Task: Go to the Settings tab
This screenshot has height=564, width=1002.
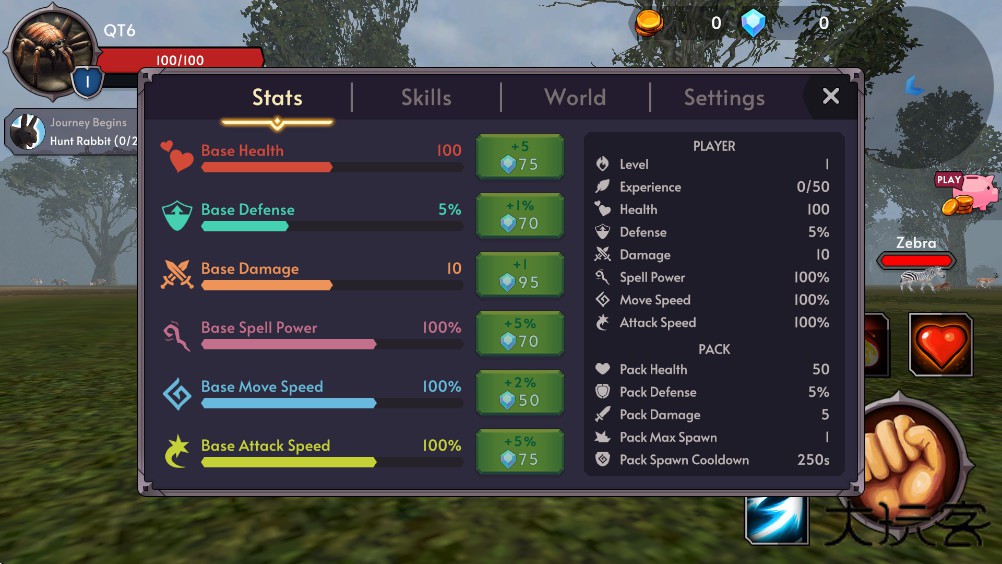Action: [724, 98]
